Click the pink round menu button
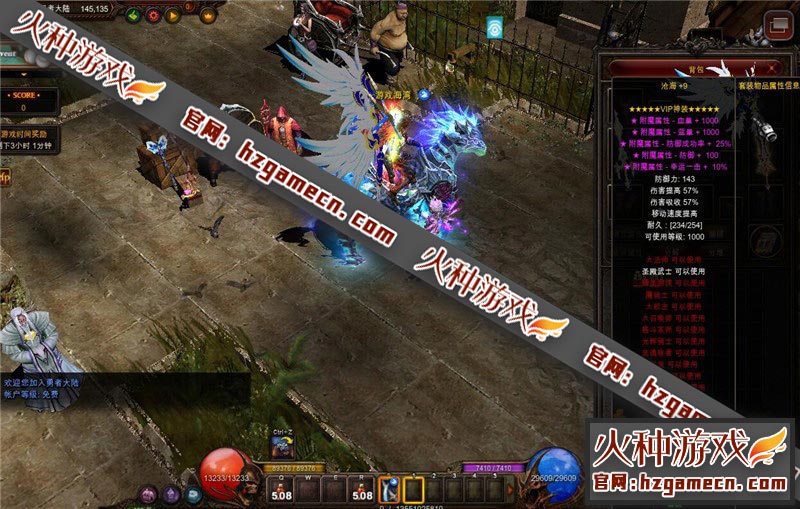The image size is (800, 509). [148, 493]
